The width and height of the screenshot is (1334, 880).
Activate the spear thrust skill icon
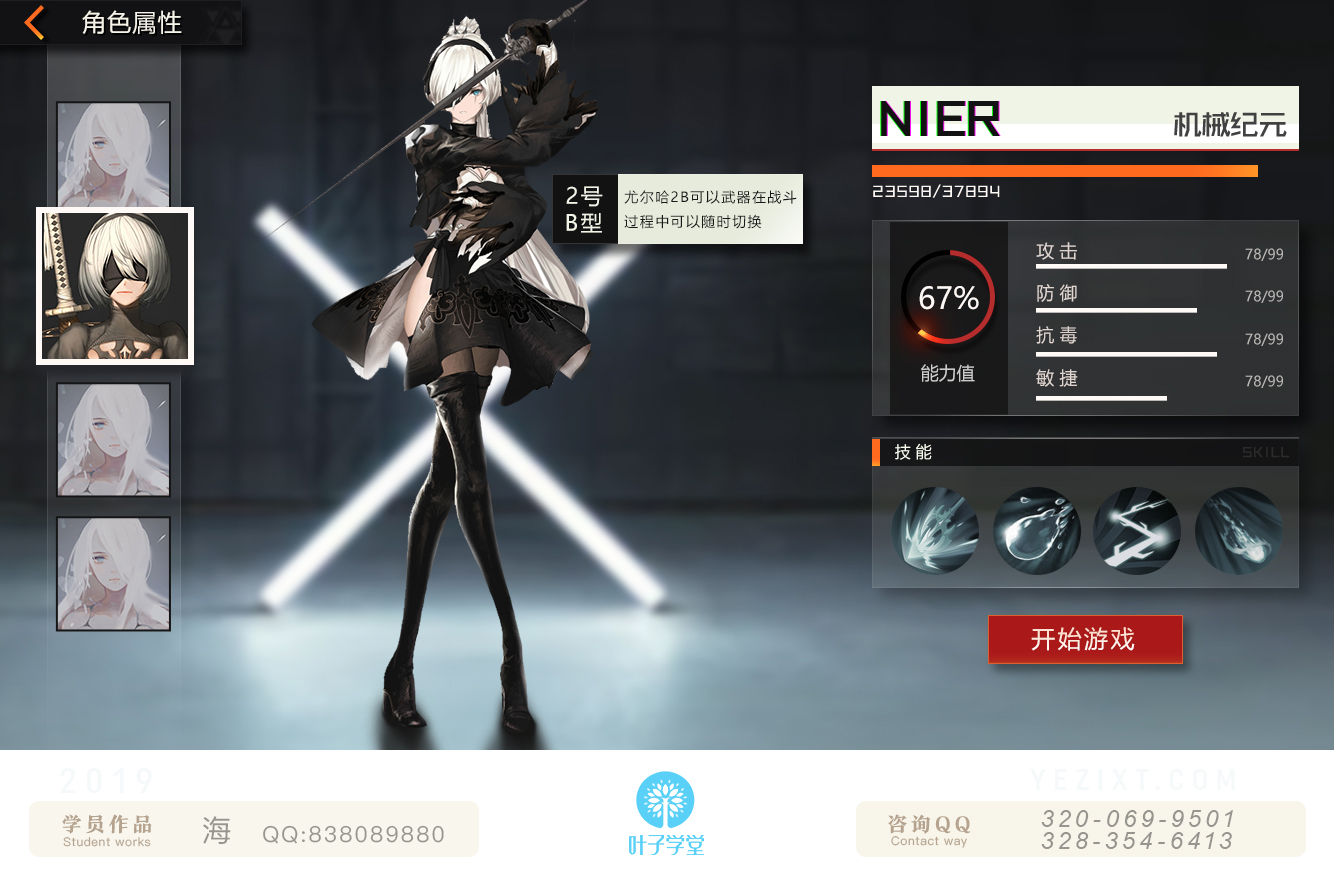(935, 531)
